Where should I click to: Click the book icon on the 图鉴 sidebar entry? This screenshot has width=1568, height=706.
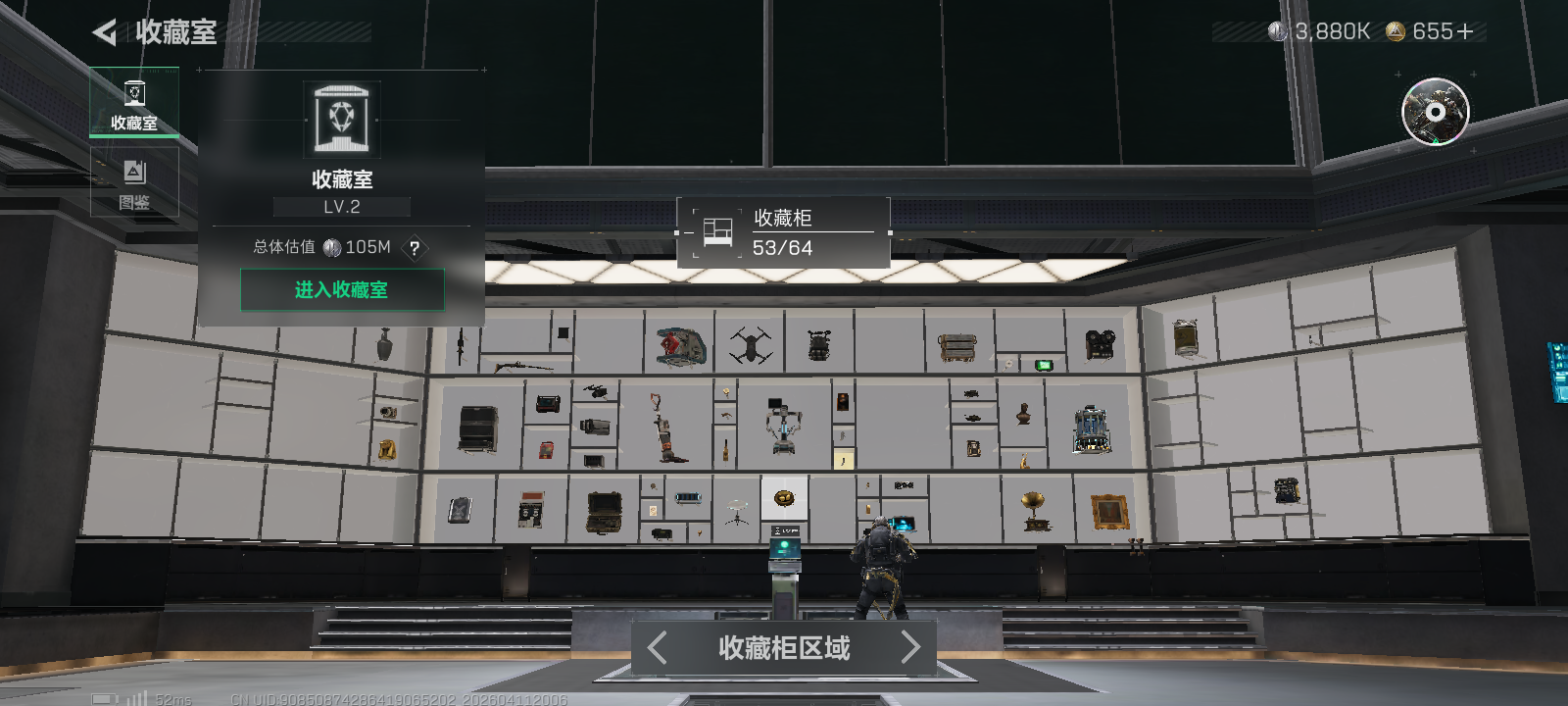(134, 172)
